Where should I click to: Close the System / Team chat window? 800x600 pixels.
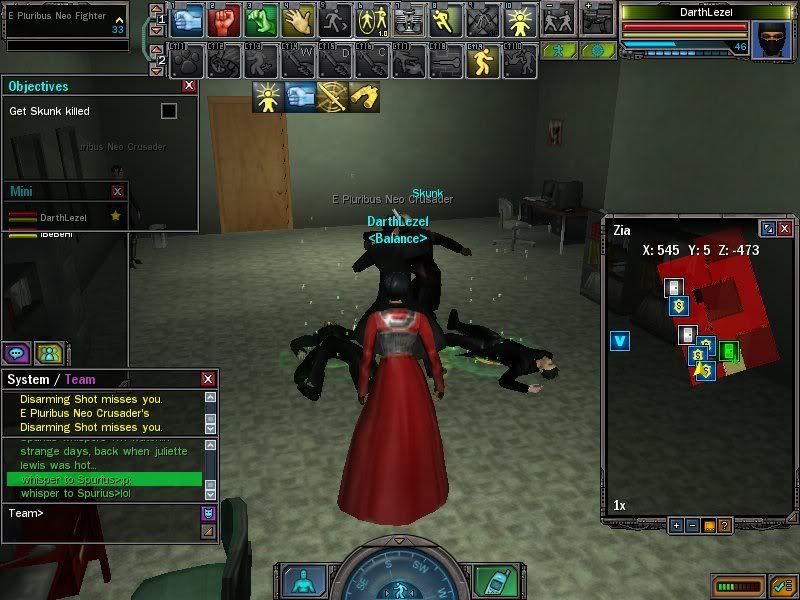tap(208, 379)
